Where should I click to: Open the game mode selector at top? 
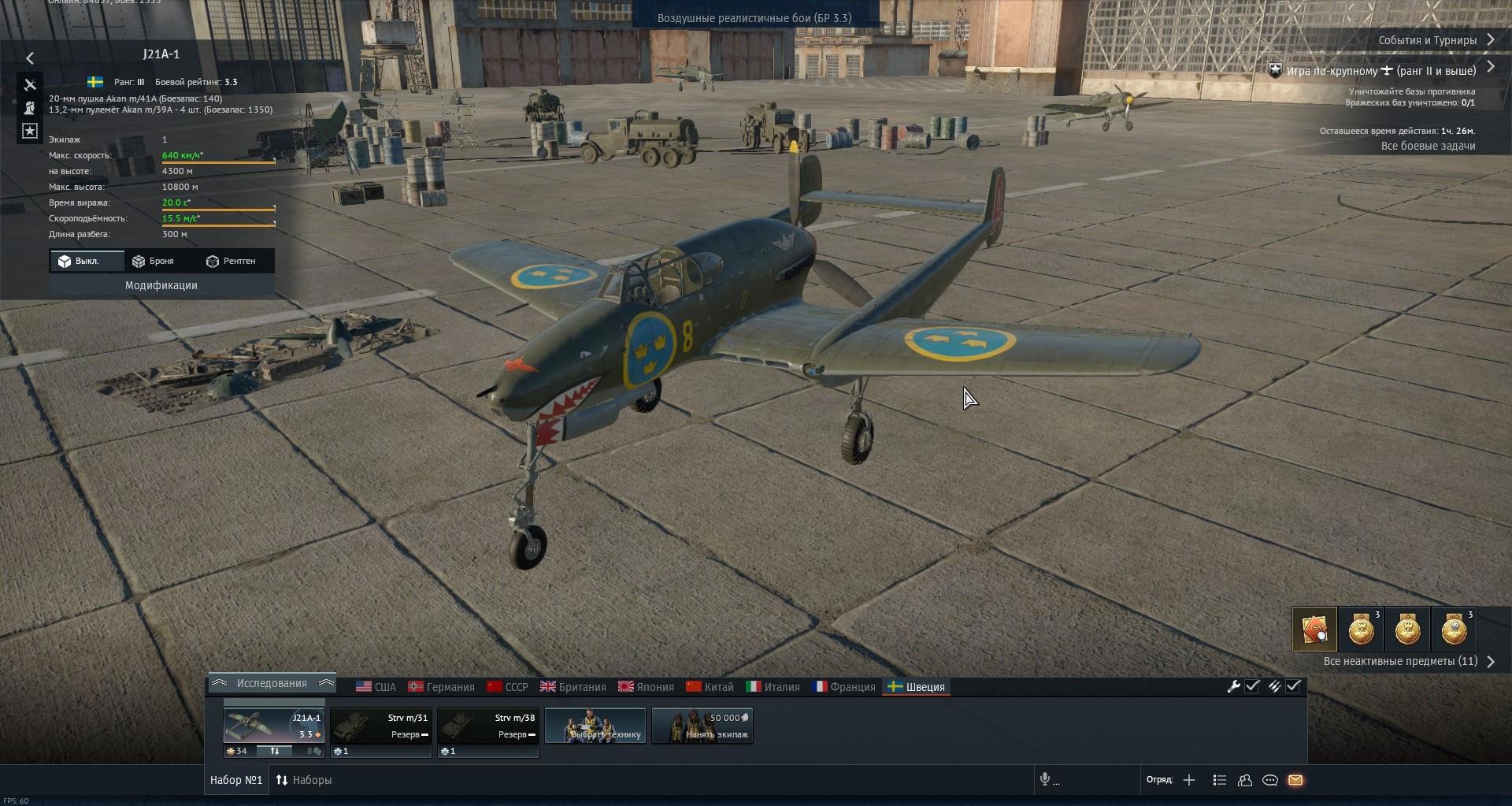pos(754,18)
